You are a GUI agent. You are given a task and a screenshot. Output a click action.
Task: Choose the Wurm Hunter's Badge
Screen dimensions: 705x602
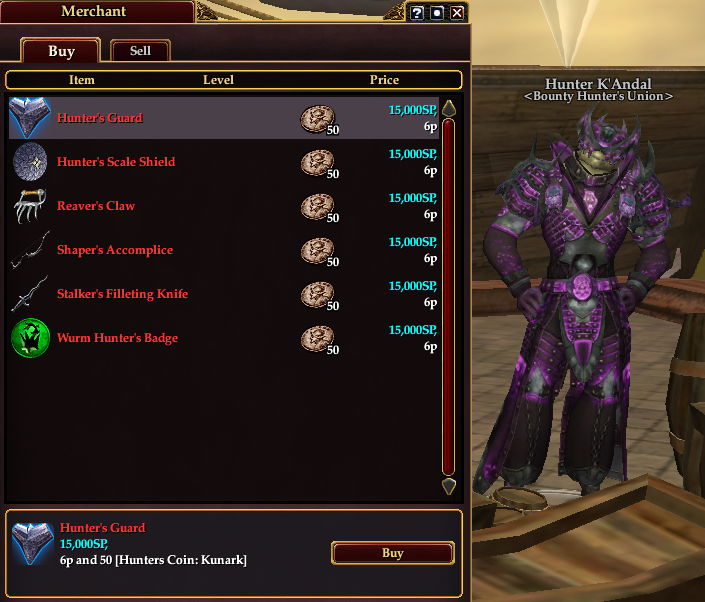[x=117, y=338]
